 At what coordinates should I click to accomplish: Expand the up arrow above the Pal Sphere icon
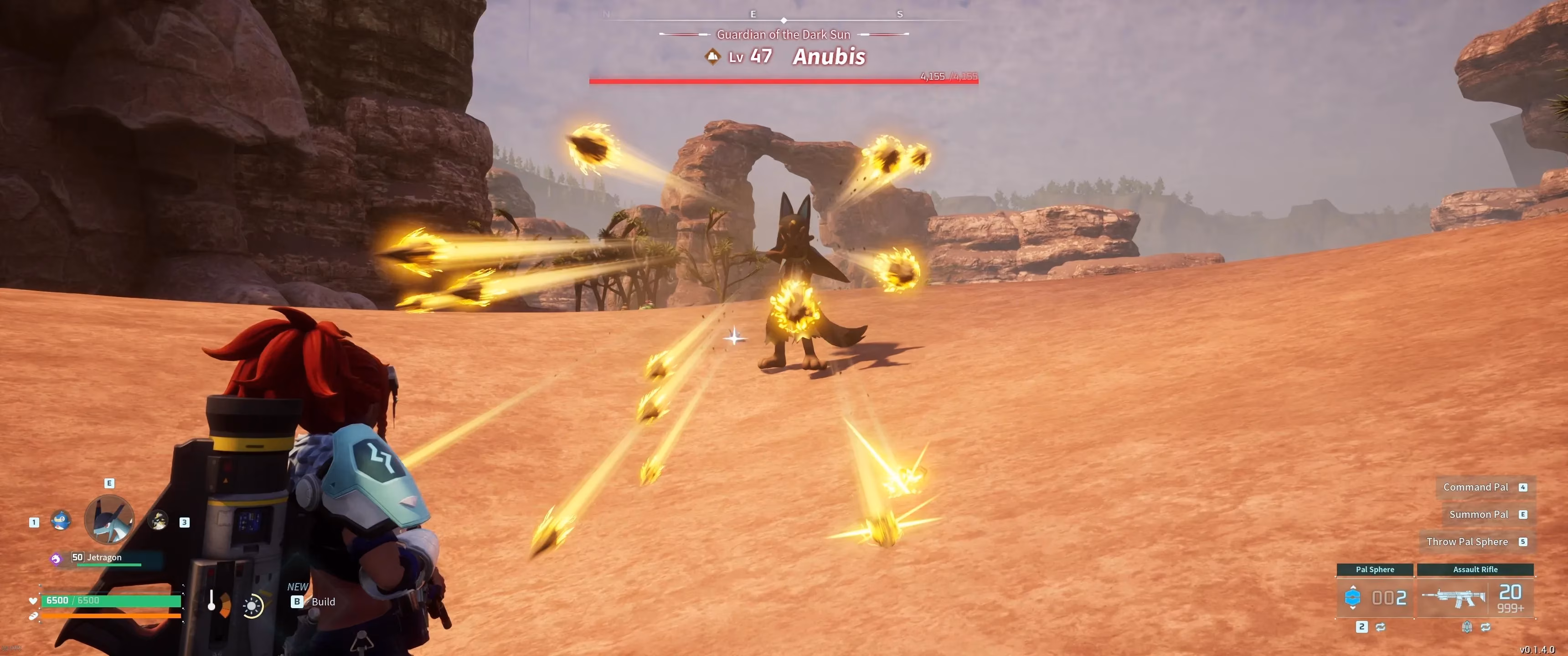click(x=1353, y=587)
